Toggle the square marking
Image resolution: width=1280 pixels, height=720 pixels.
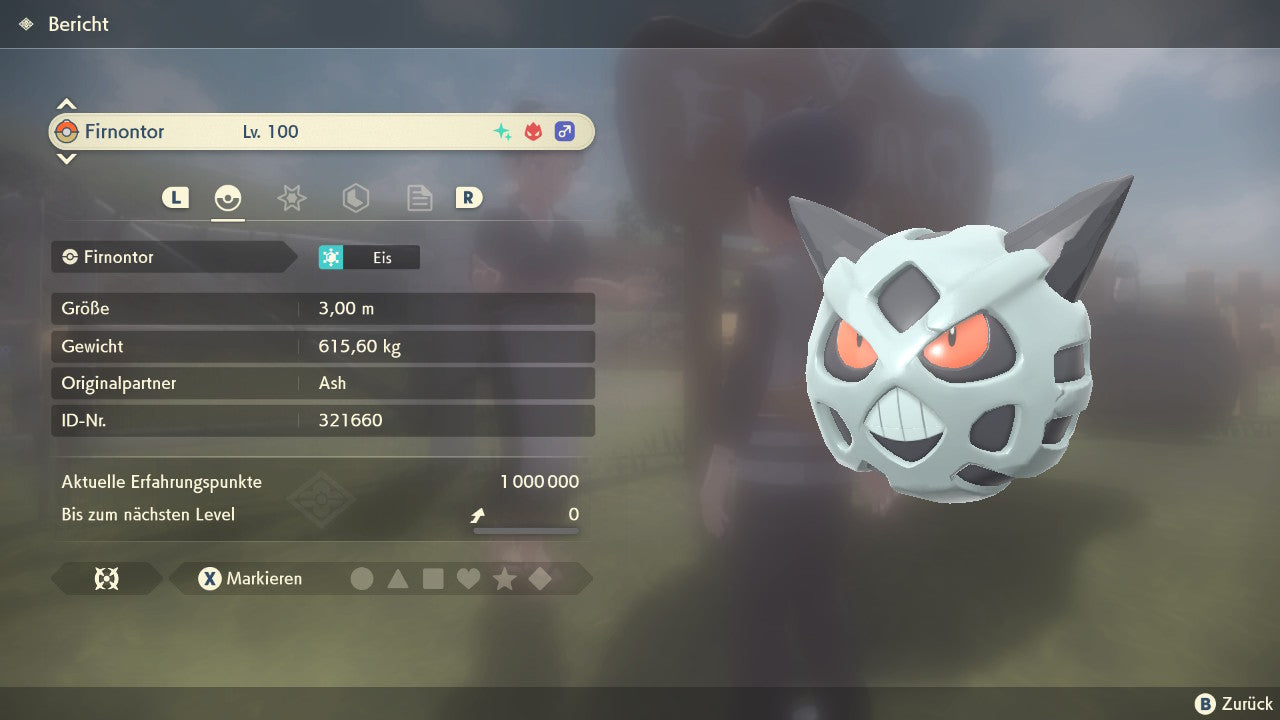[x=433, y=579]
